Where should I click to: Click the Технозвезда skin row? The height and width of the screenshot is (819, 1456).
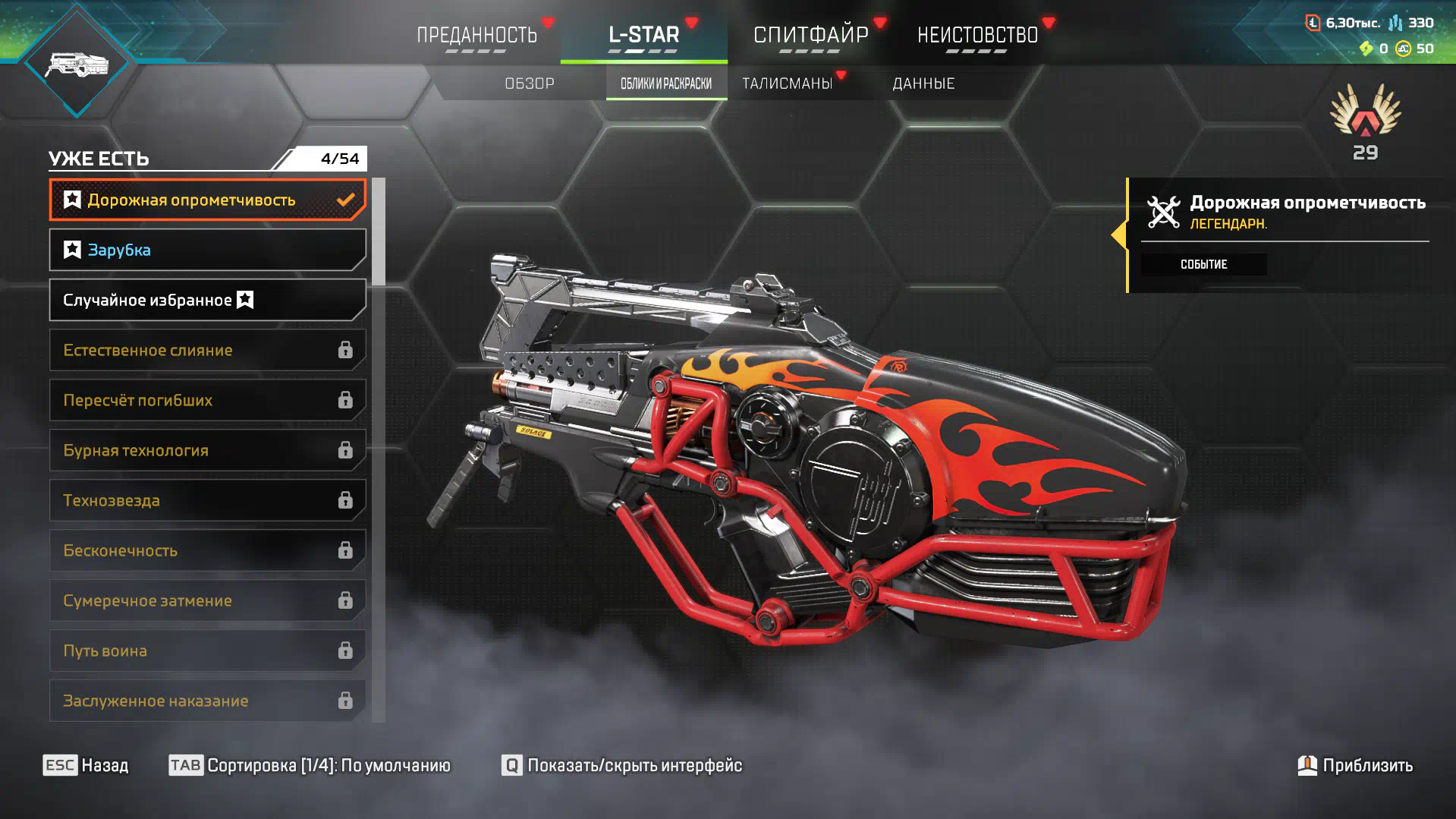tap(207, 500)
